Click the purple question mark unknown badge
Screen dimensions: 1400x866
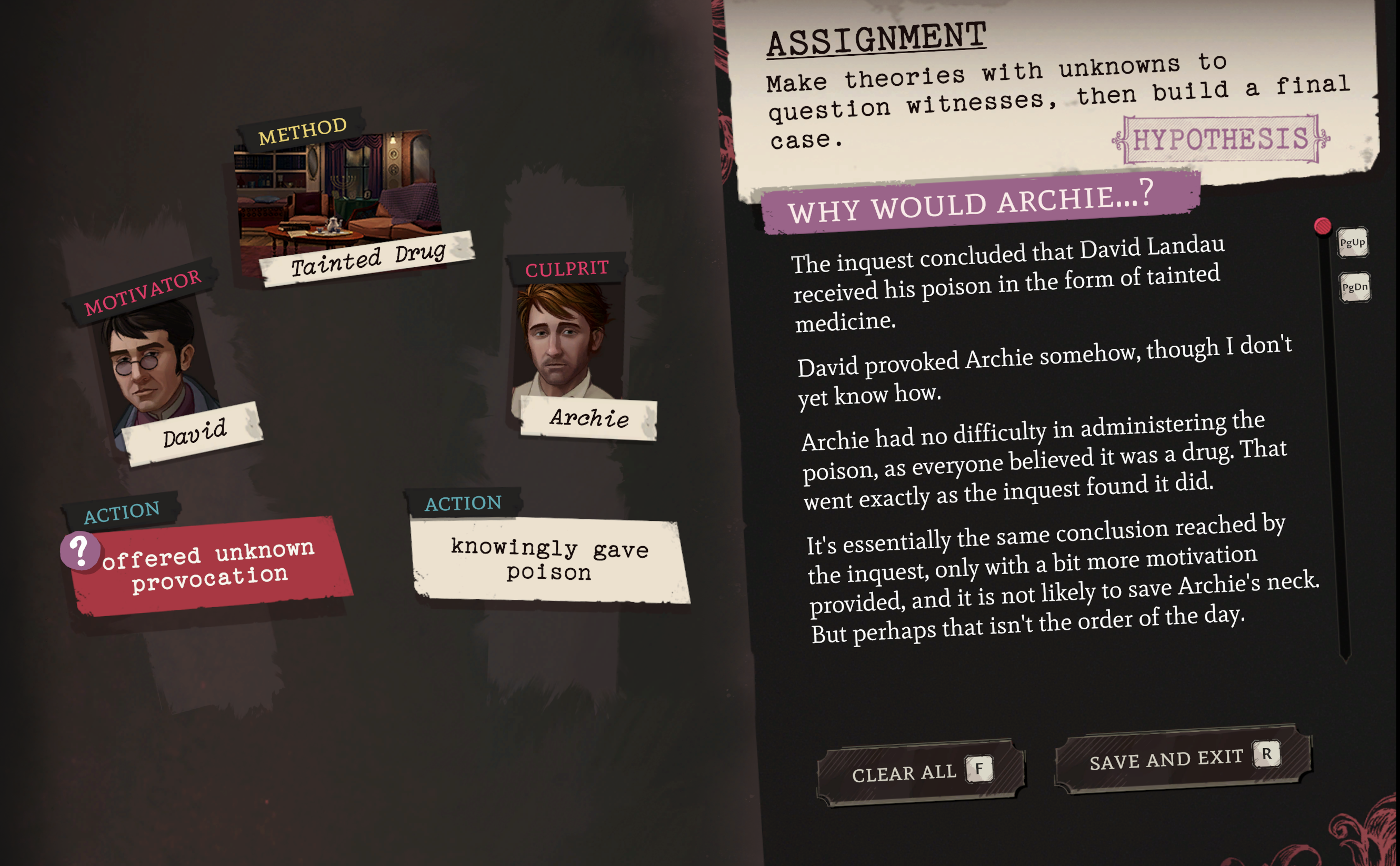click(80, 550)
